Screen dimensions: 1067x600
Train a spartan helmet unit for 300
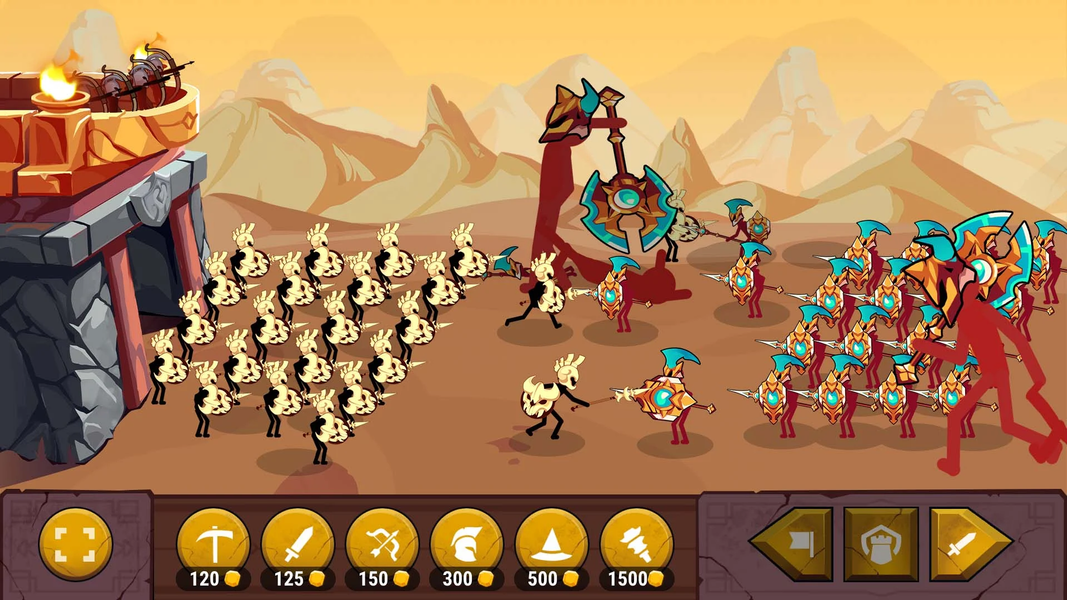point(467,545)
